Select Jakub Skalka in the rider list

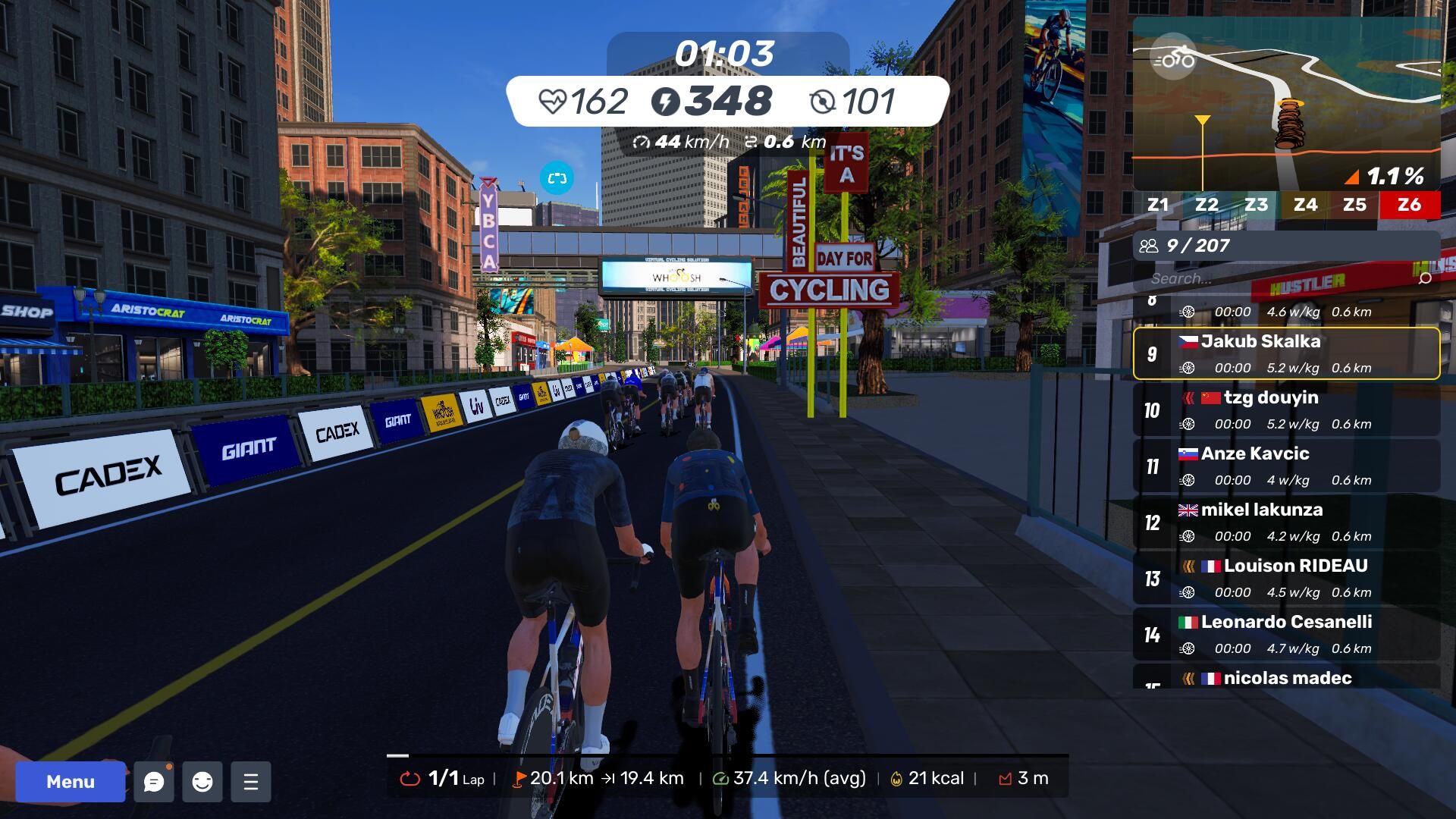click(1286, 353)
